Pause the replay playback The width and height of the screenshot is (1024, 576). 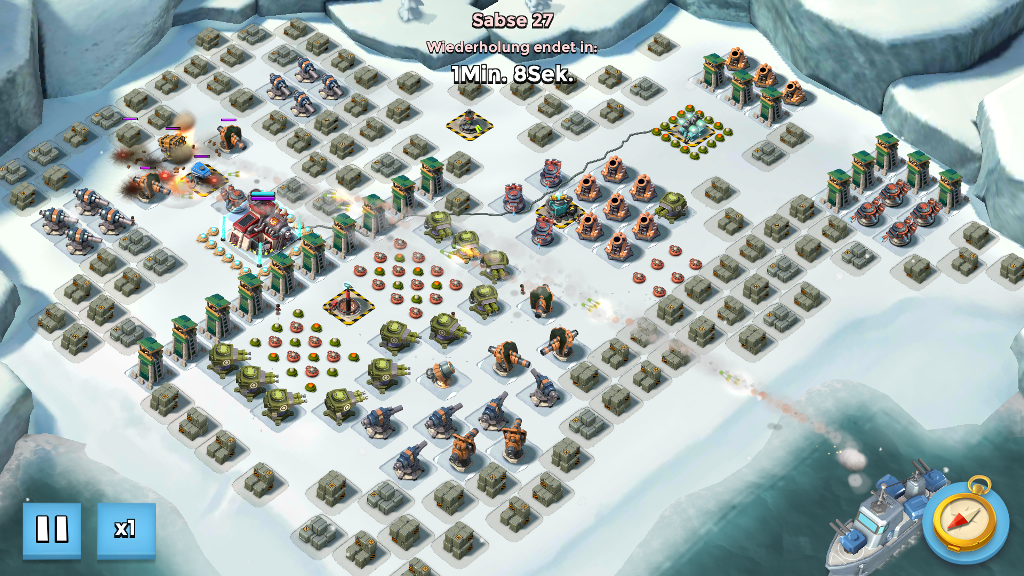(x=52, y=529)
